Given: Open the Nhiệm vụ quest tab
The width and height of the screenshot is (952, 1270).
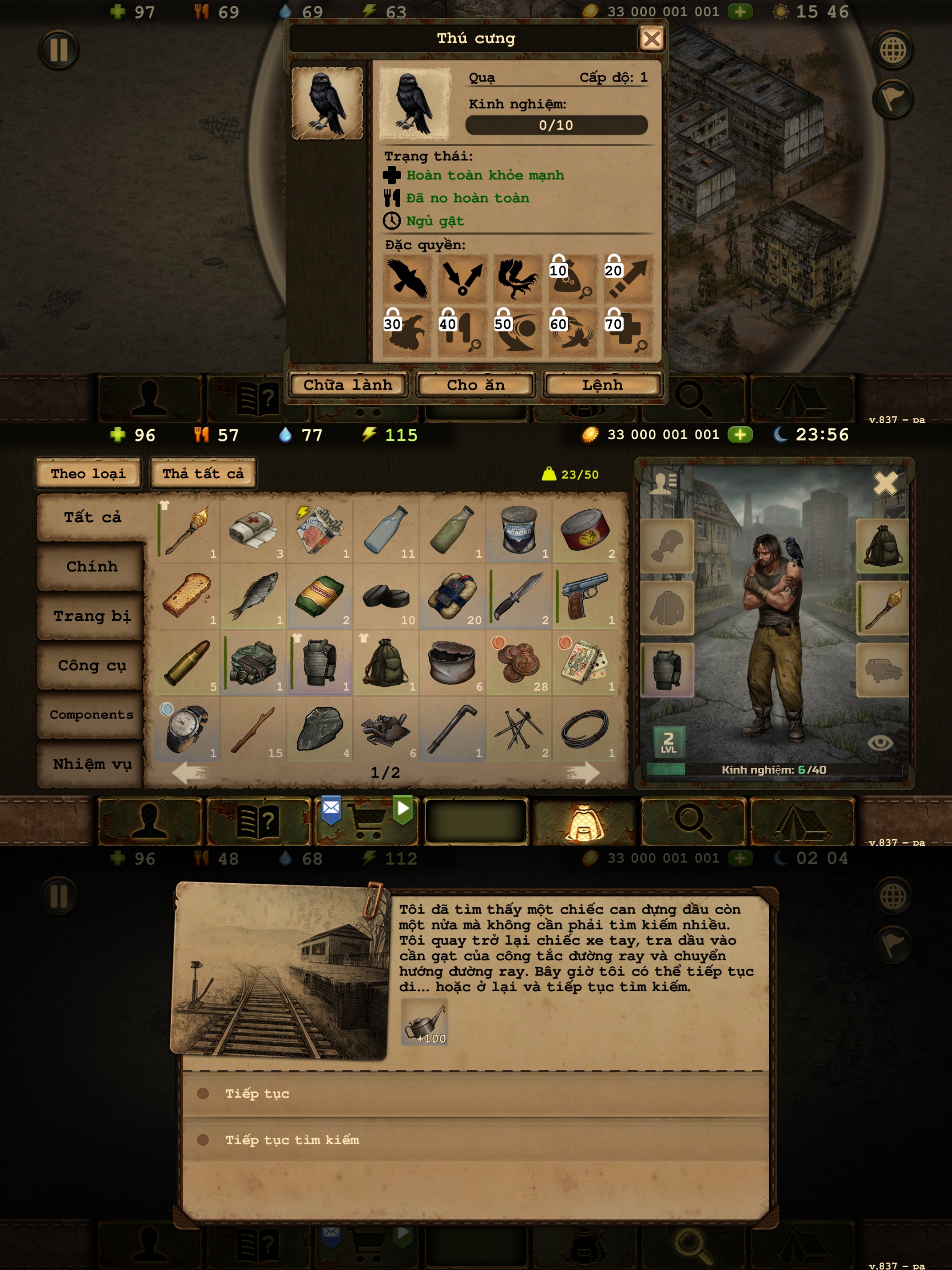Looking at the screenshot, I should pyautogui.click(x=91, y=764).
